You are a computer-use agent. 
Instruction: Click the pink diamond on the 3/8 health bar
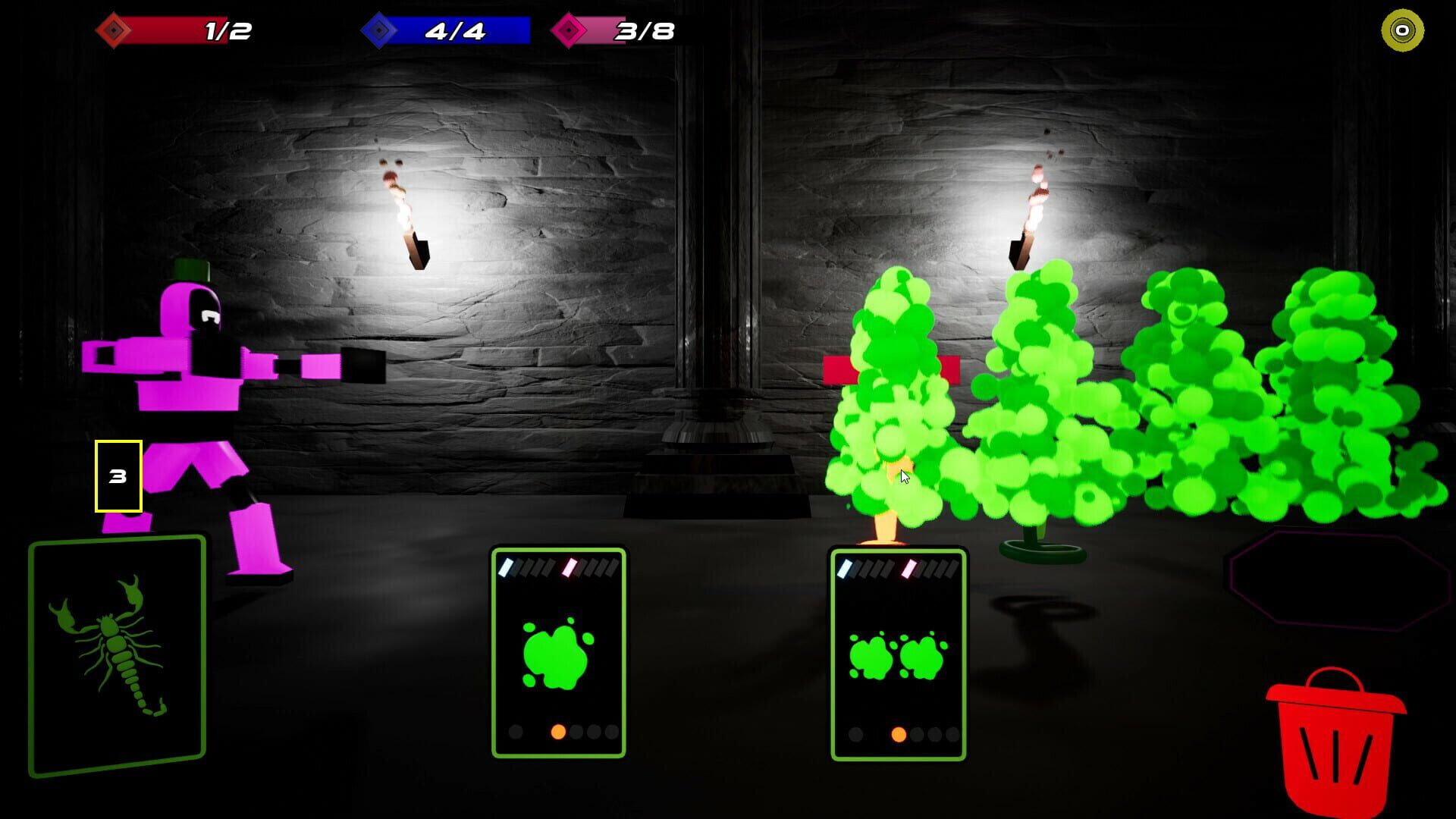tap(570, 31)
